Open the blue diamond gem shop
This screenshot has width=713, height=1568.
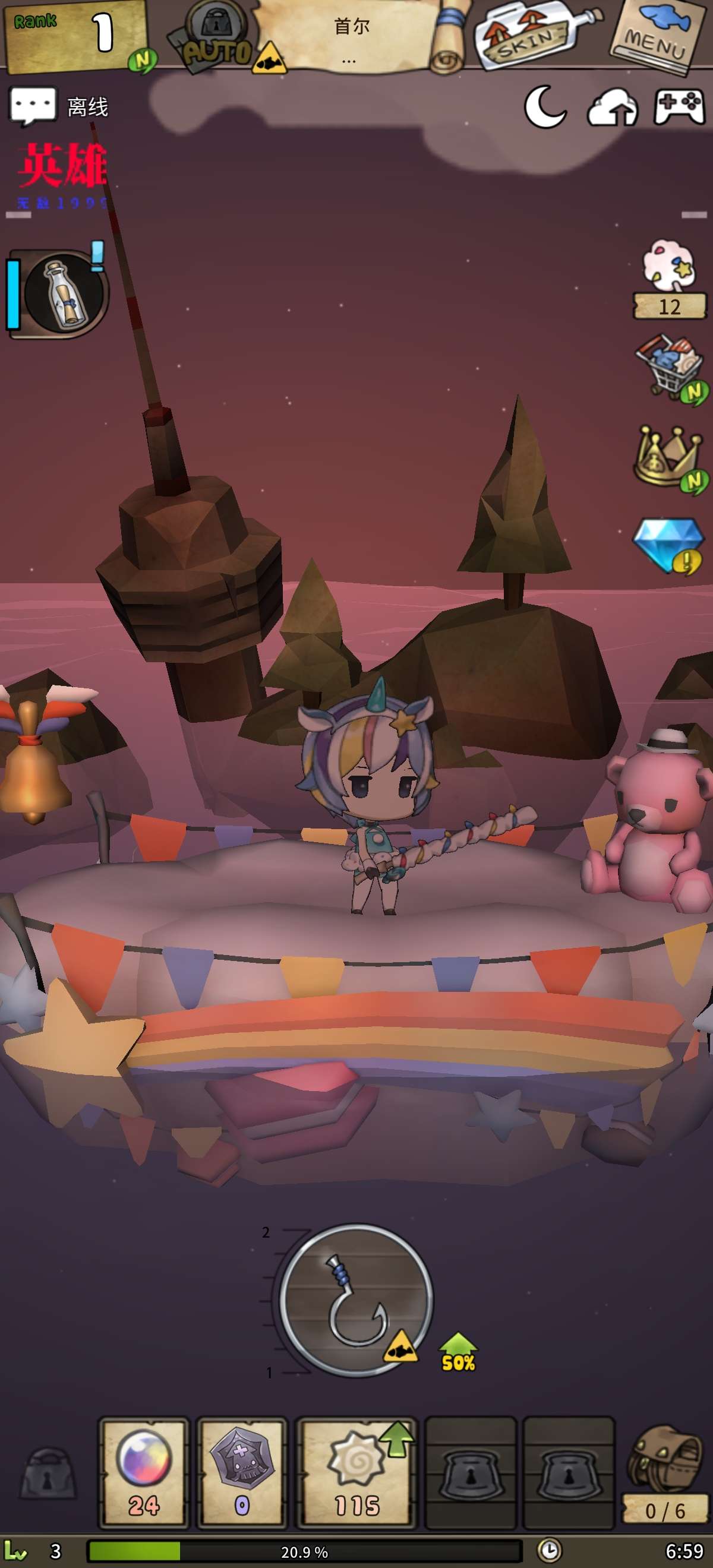668,544
